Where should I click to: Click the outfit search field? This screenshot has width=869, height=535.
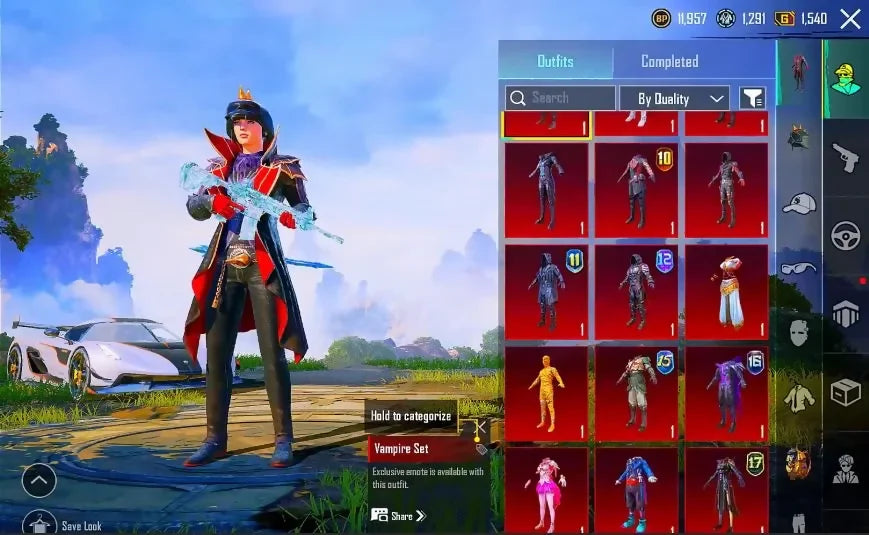(x=560, y=98)
